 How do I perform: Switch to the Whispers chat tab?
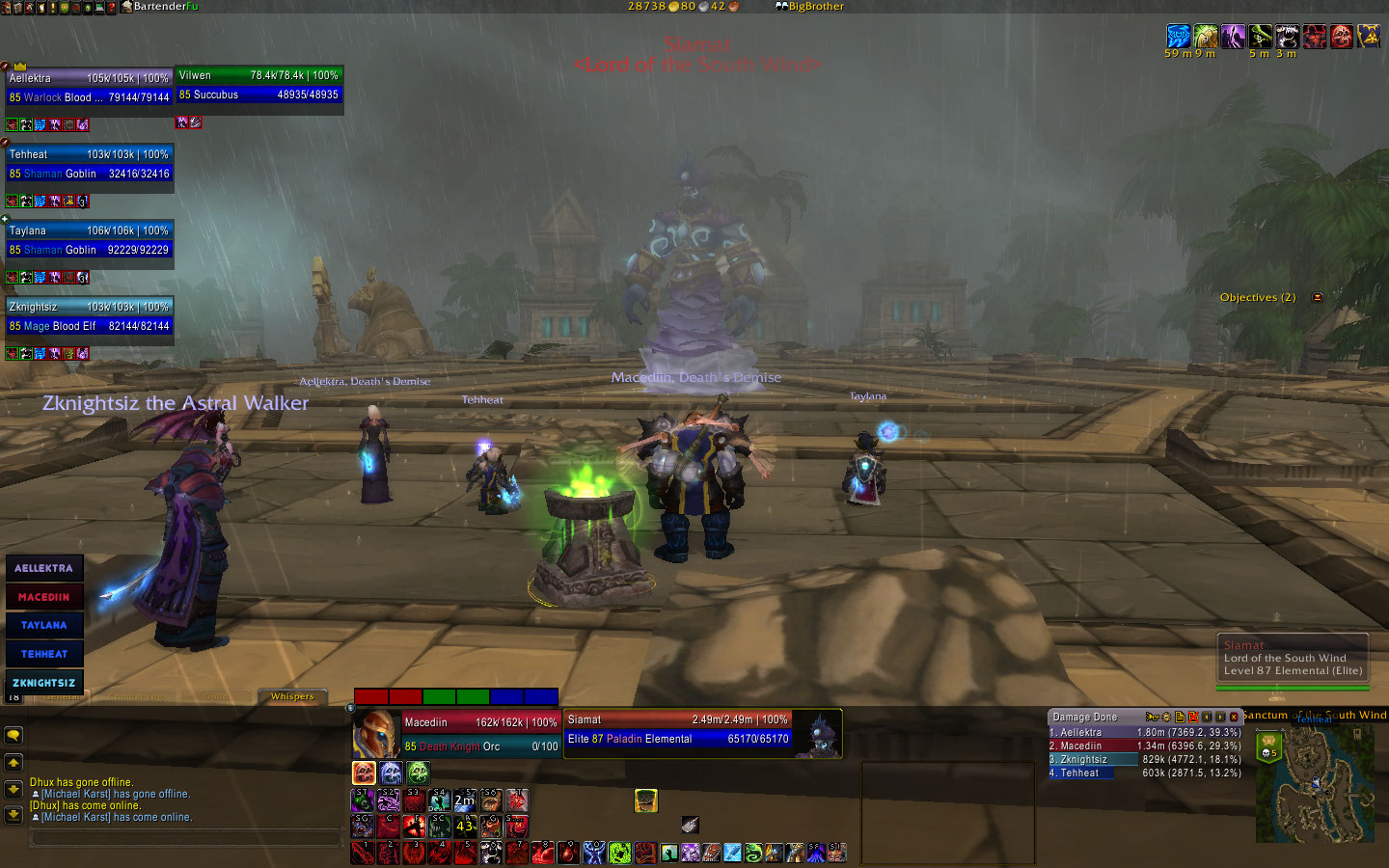292,696
